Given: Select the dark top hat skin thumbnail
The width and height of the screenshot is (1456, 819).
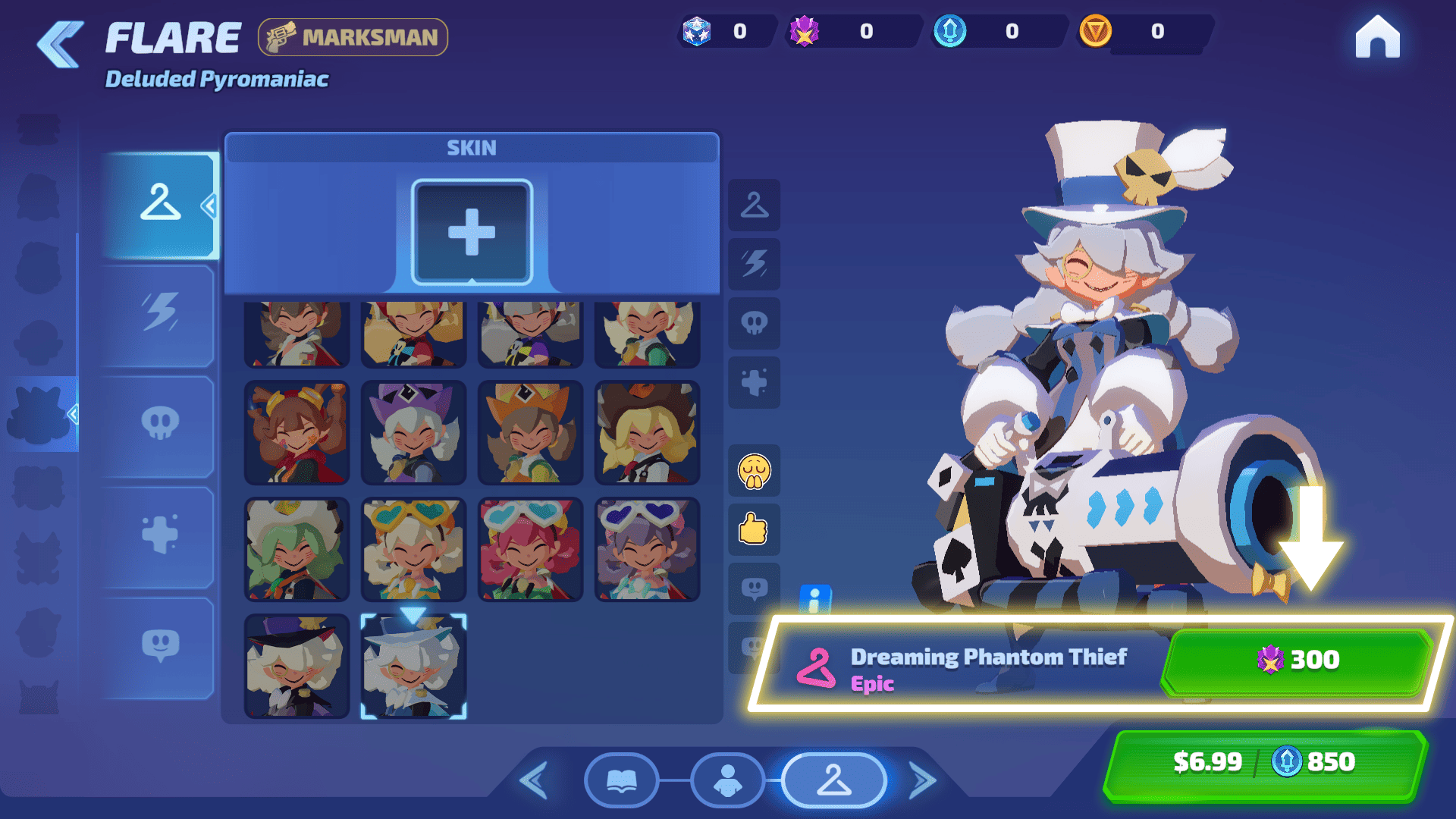Looking at the screenshot, I should pyautogui.click(x=297, y=667).
